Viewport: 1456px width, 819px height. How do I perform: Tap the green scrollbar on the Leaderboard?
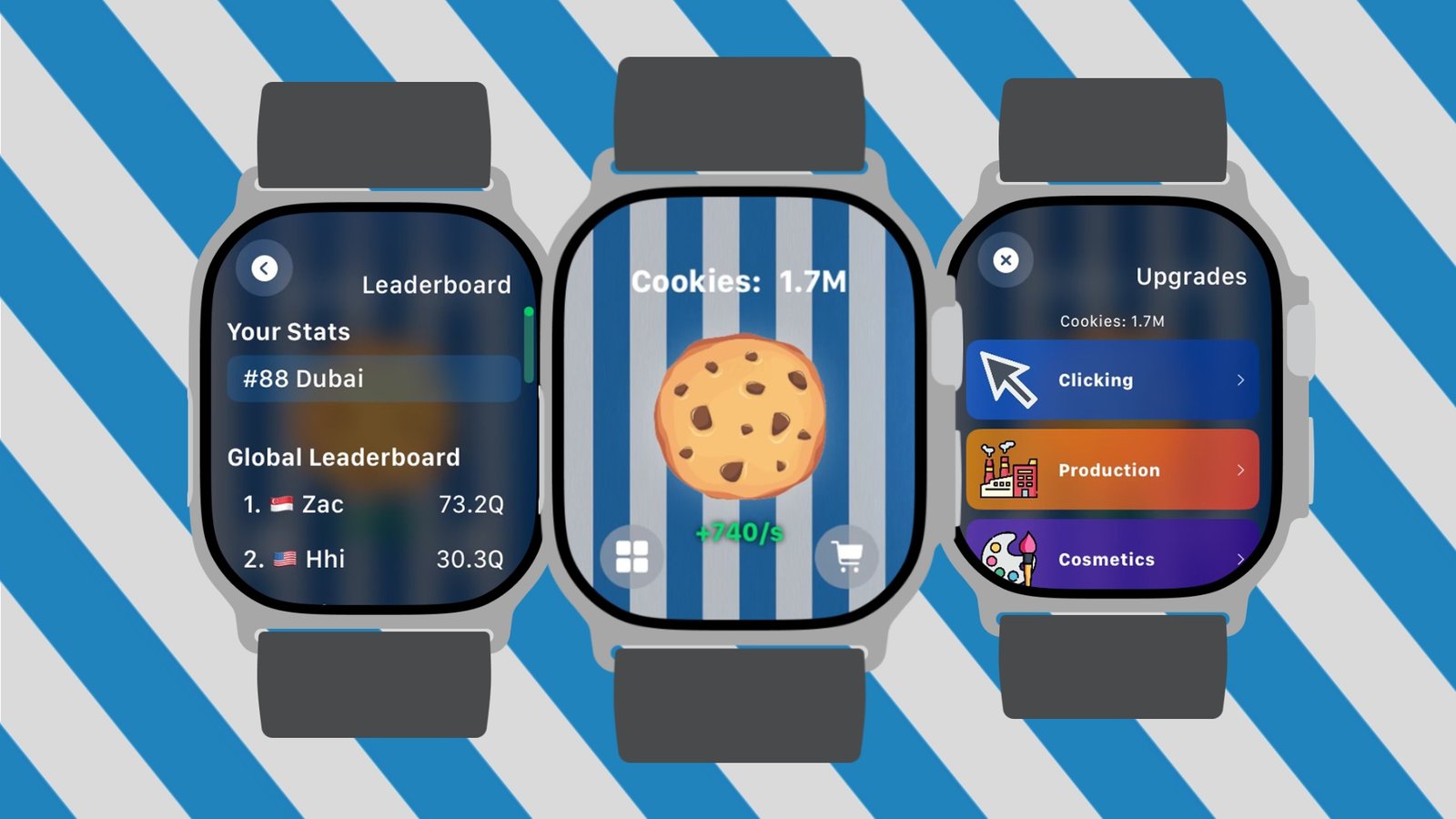[529, 346]
